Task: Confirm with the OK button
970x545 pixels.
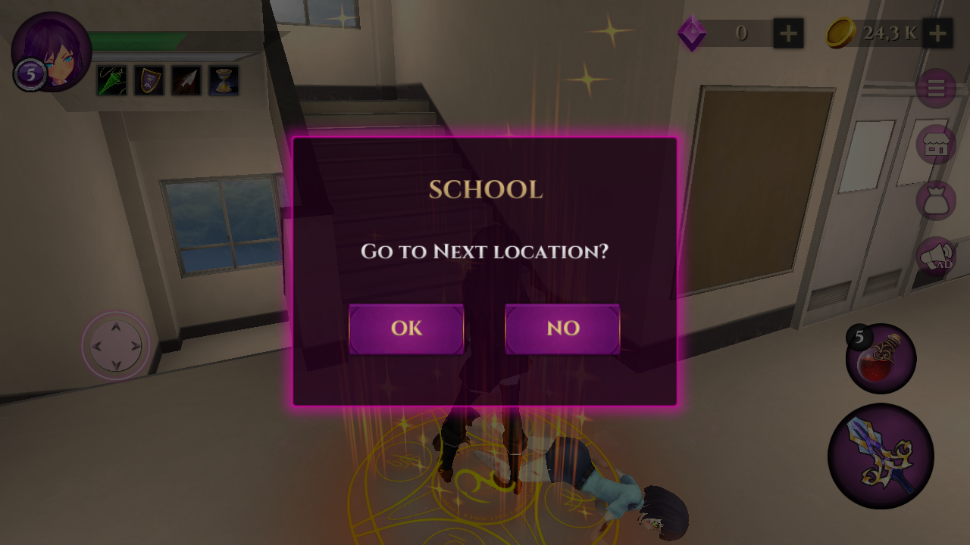Action: (406, 329)
